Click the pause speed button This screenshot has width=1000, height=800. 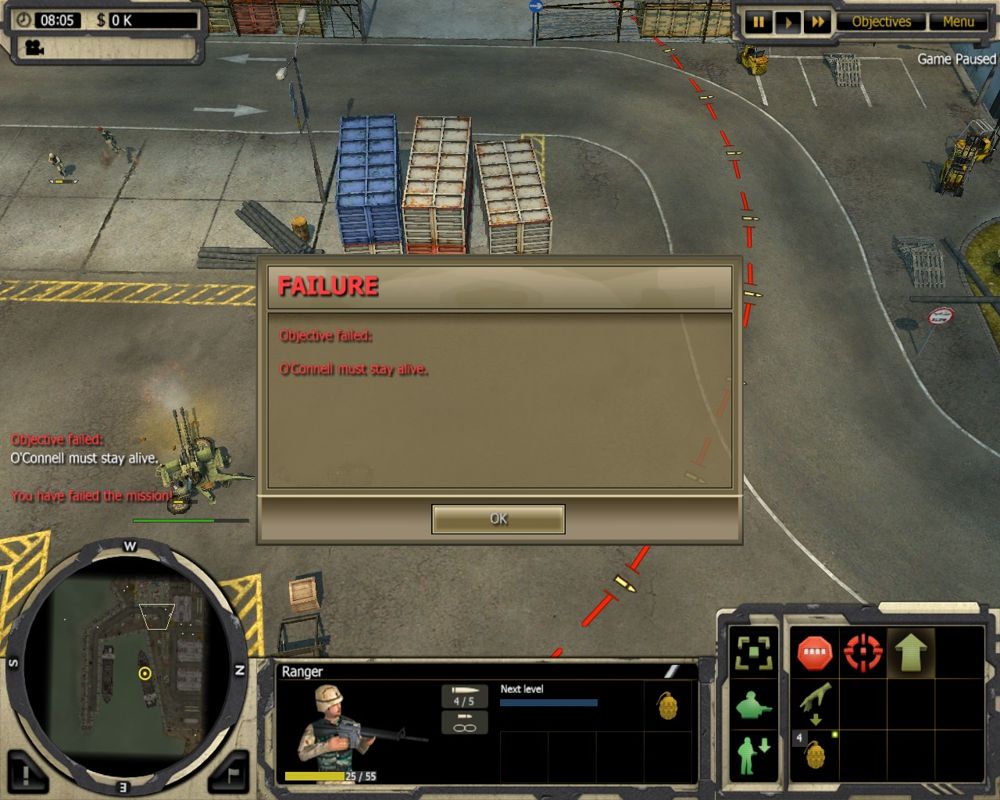pyautogui.click(x=758, y=22)
